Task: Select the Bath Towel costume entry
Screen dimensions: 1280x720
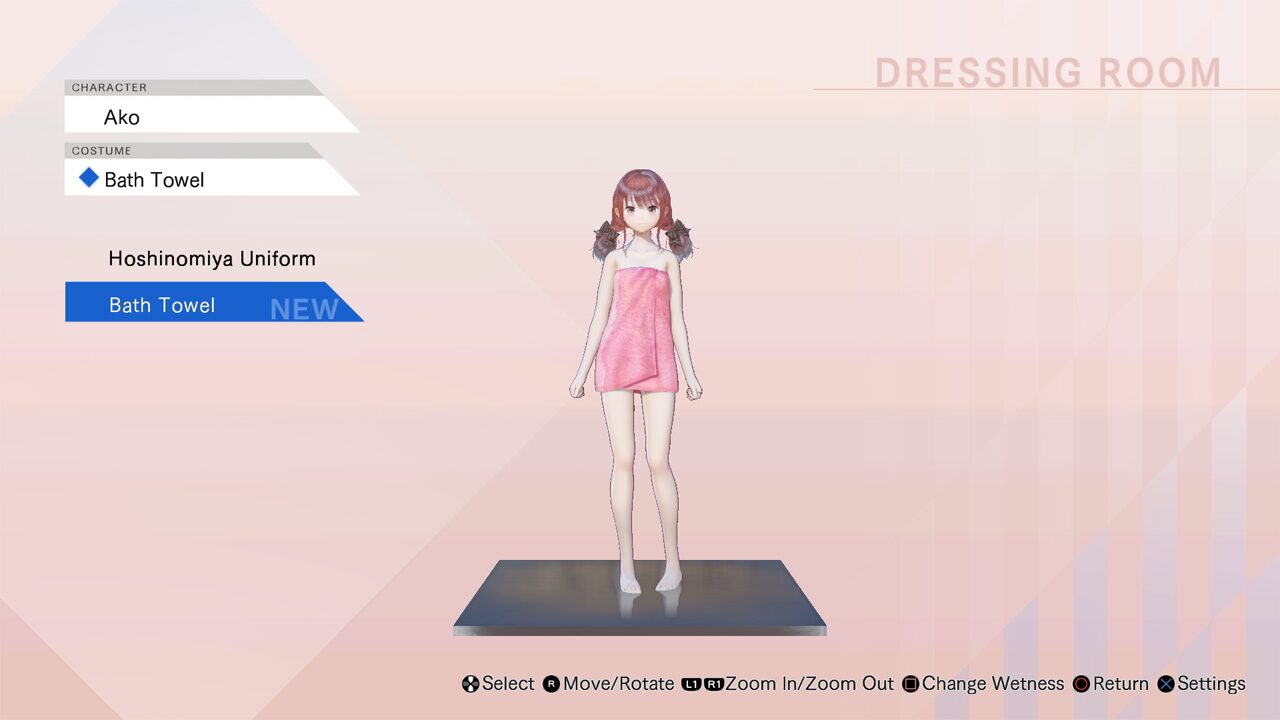Action: [x=161, y=305]
